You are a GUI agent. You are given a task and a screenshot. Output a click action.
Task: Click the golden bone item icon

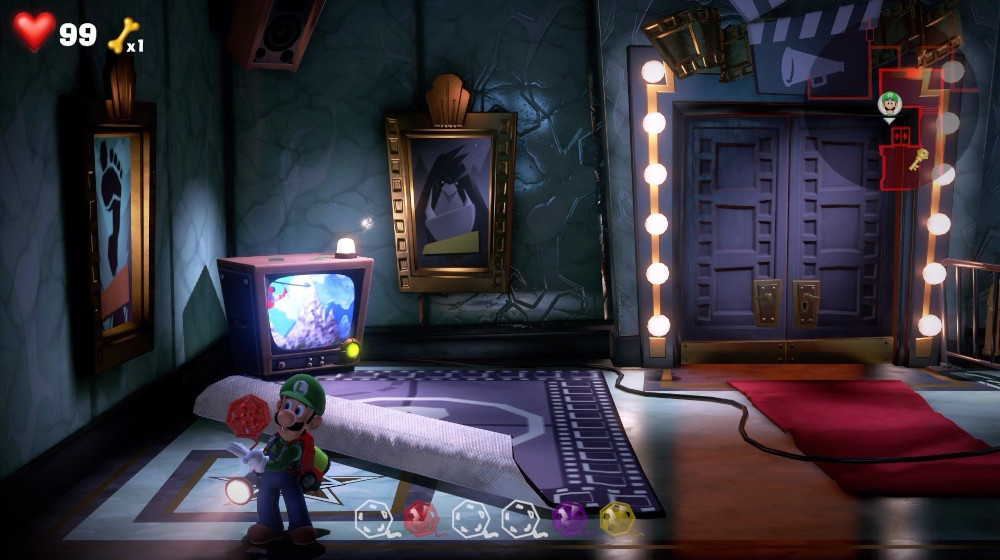(122, 36)
